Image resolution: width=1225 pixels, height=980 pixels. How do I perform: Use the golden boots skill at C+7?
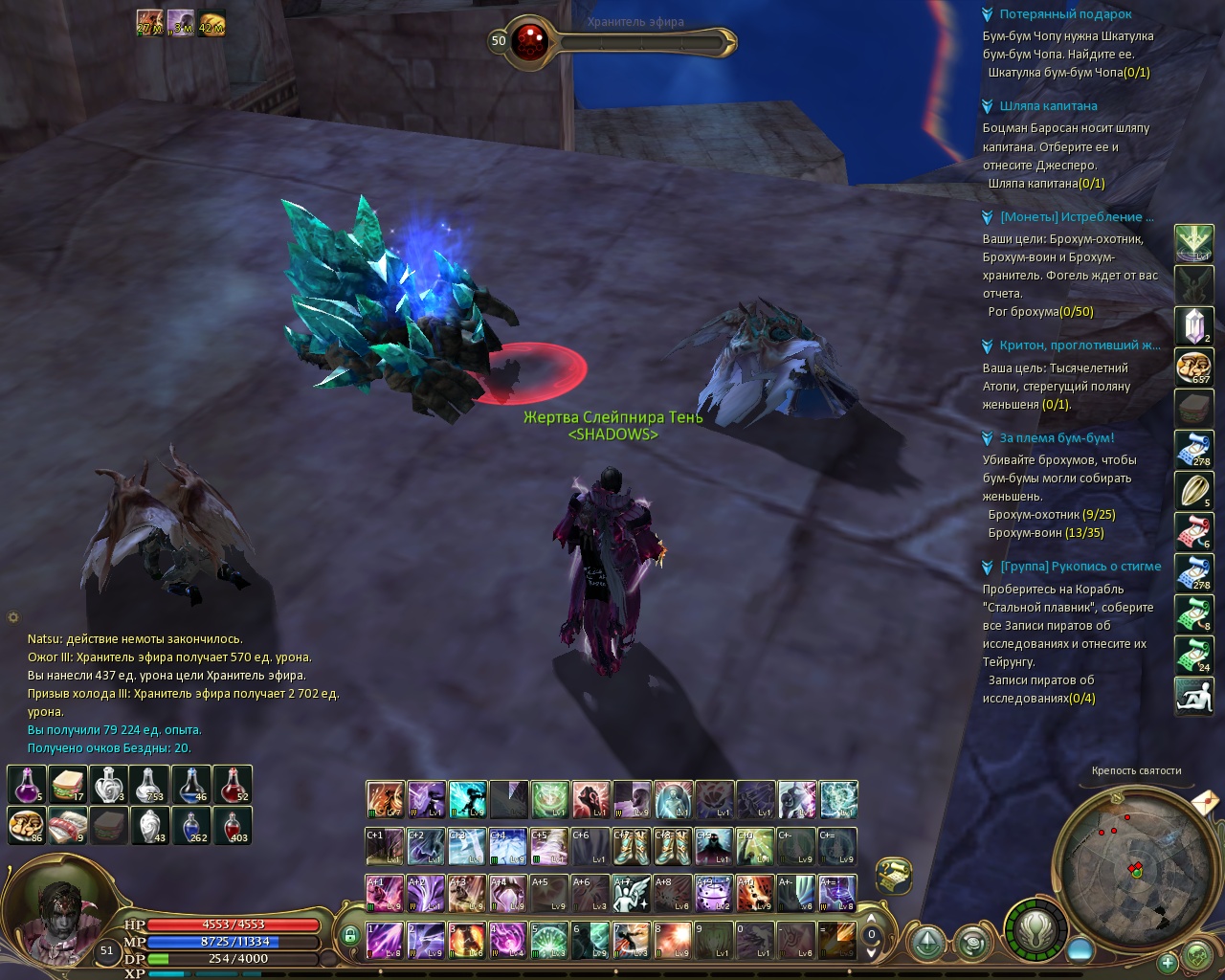tap(632, 846)
